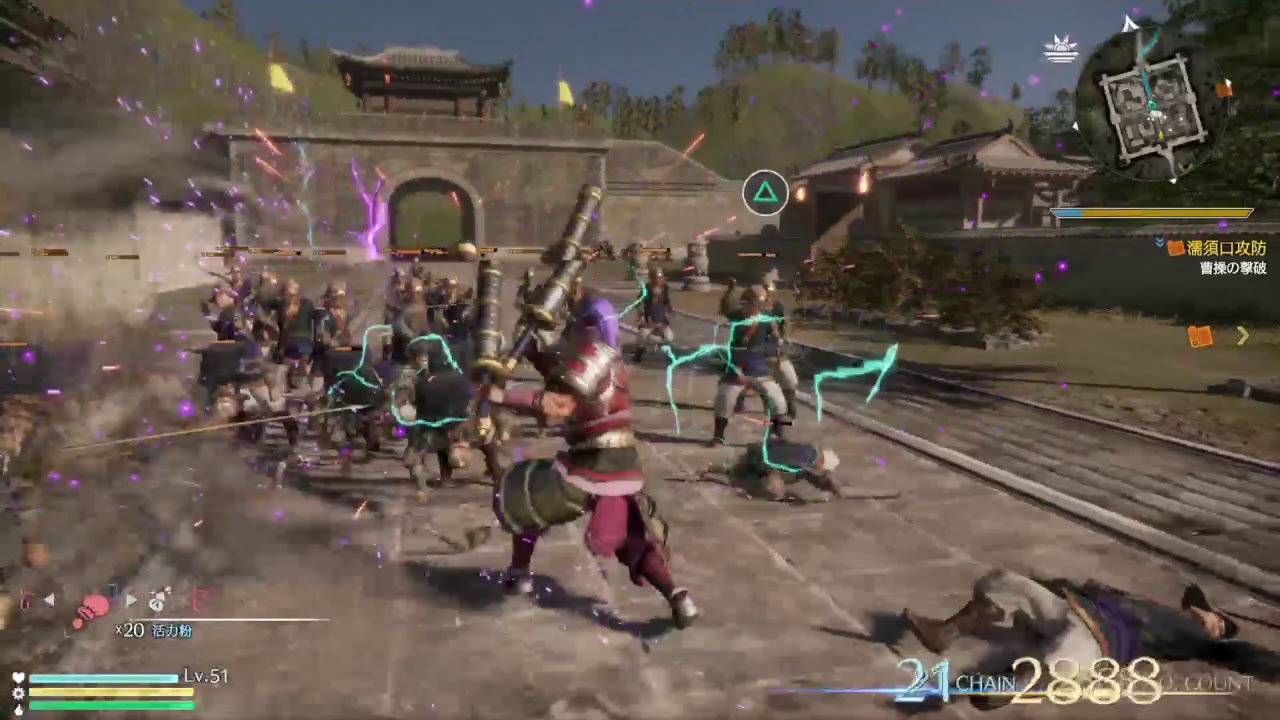Select the 活力粉 vitality powder item icon
The height and width of the screenshot is (720, 1280).
(96, 605)
